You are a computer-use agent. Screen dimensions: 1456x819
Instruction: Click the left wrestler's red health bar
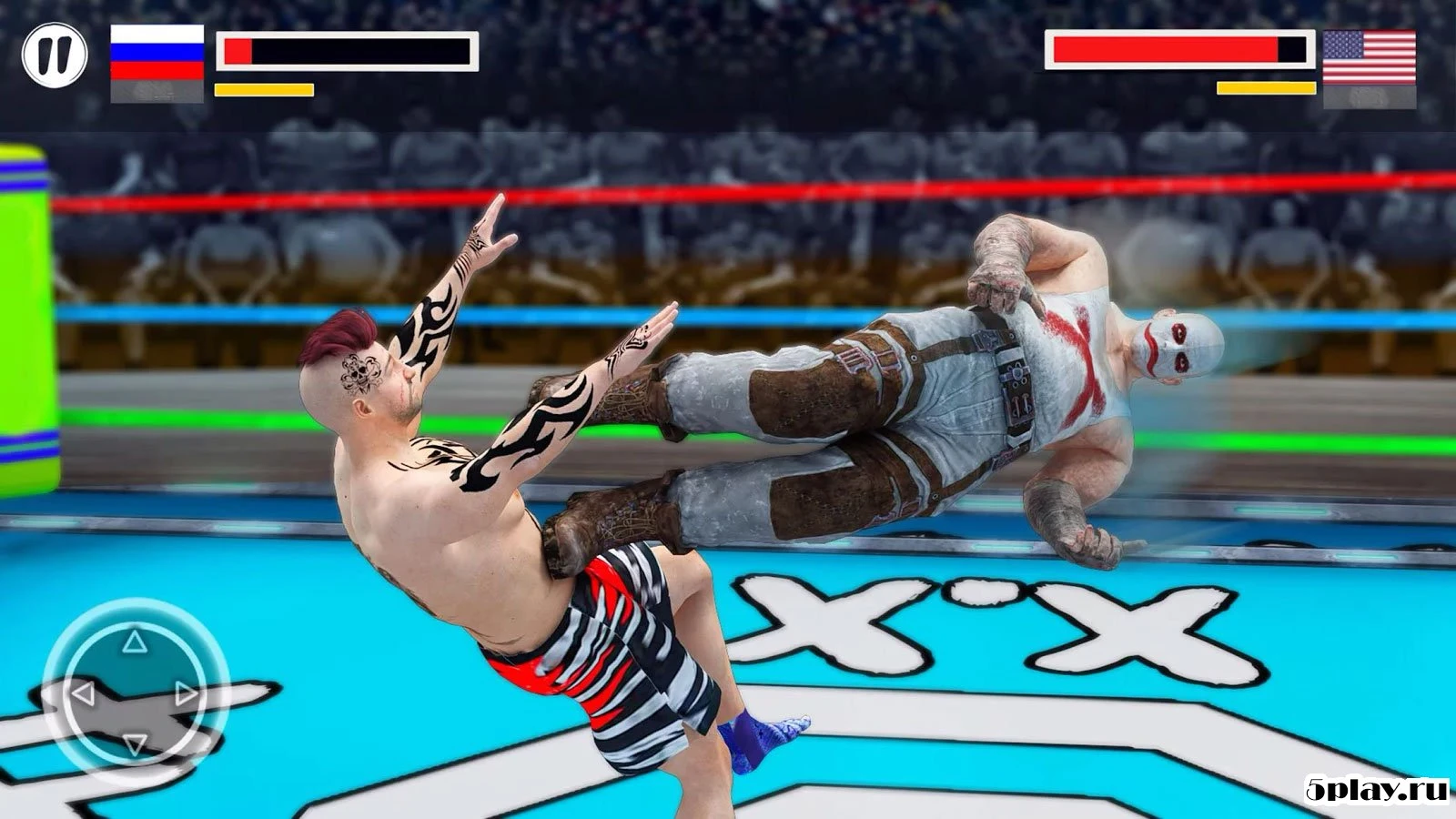238,52
